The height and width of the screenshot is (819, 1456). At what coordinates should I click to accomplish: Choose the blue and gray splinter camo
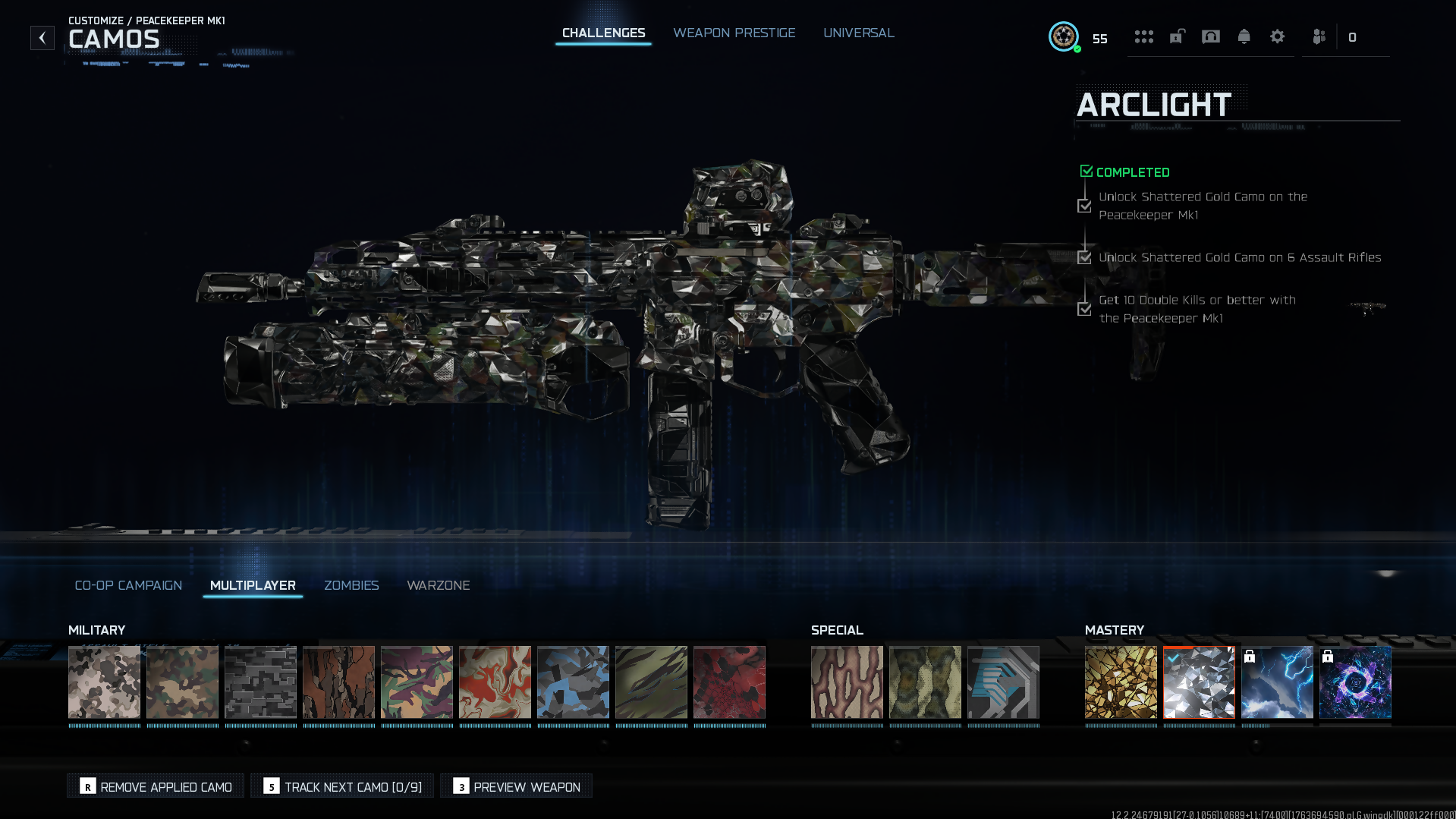[573, 682]
